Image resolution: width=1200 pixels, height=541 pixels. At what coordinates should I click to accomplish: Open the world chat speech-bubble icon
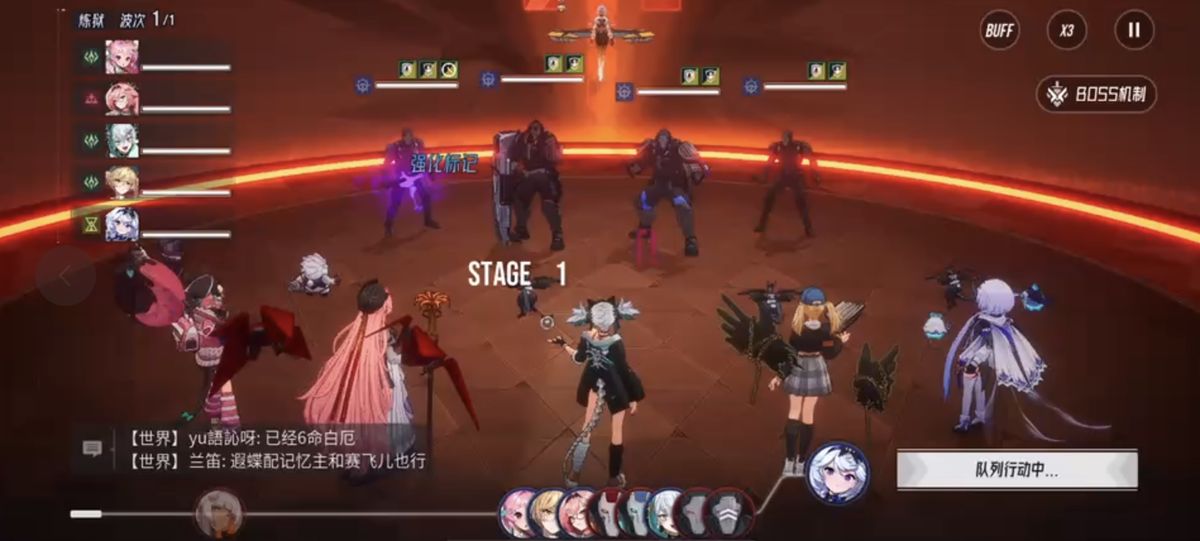(92, 450)
